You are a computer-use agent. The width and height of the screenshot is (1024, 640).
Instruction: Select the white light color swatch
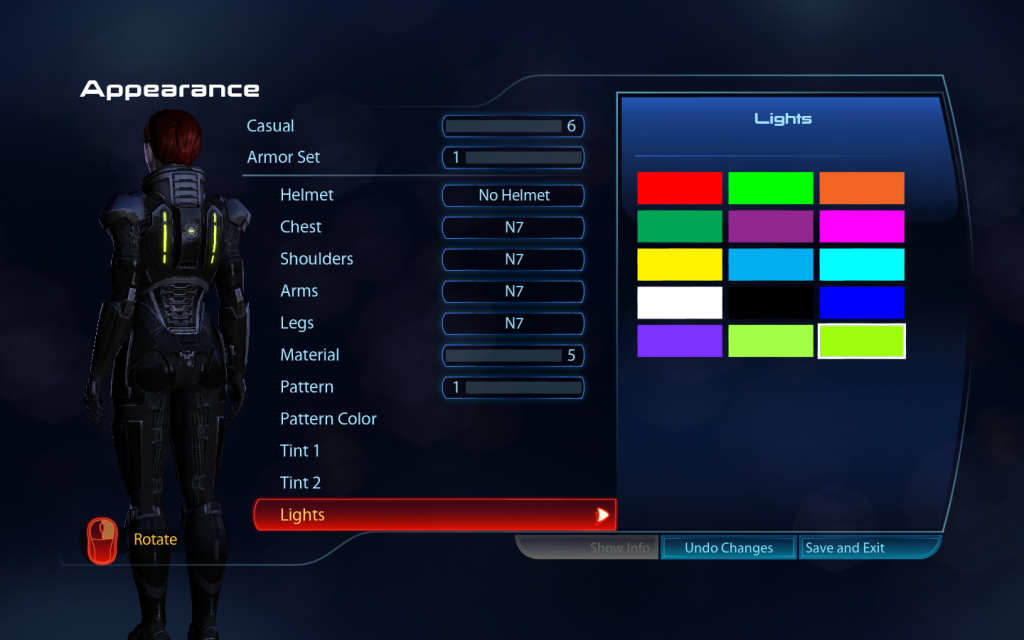pos(679,302)
